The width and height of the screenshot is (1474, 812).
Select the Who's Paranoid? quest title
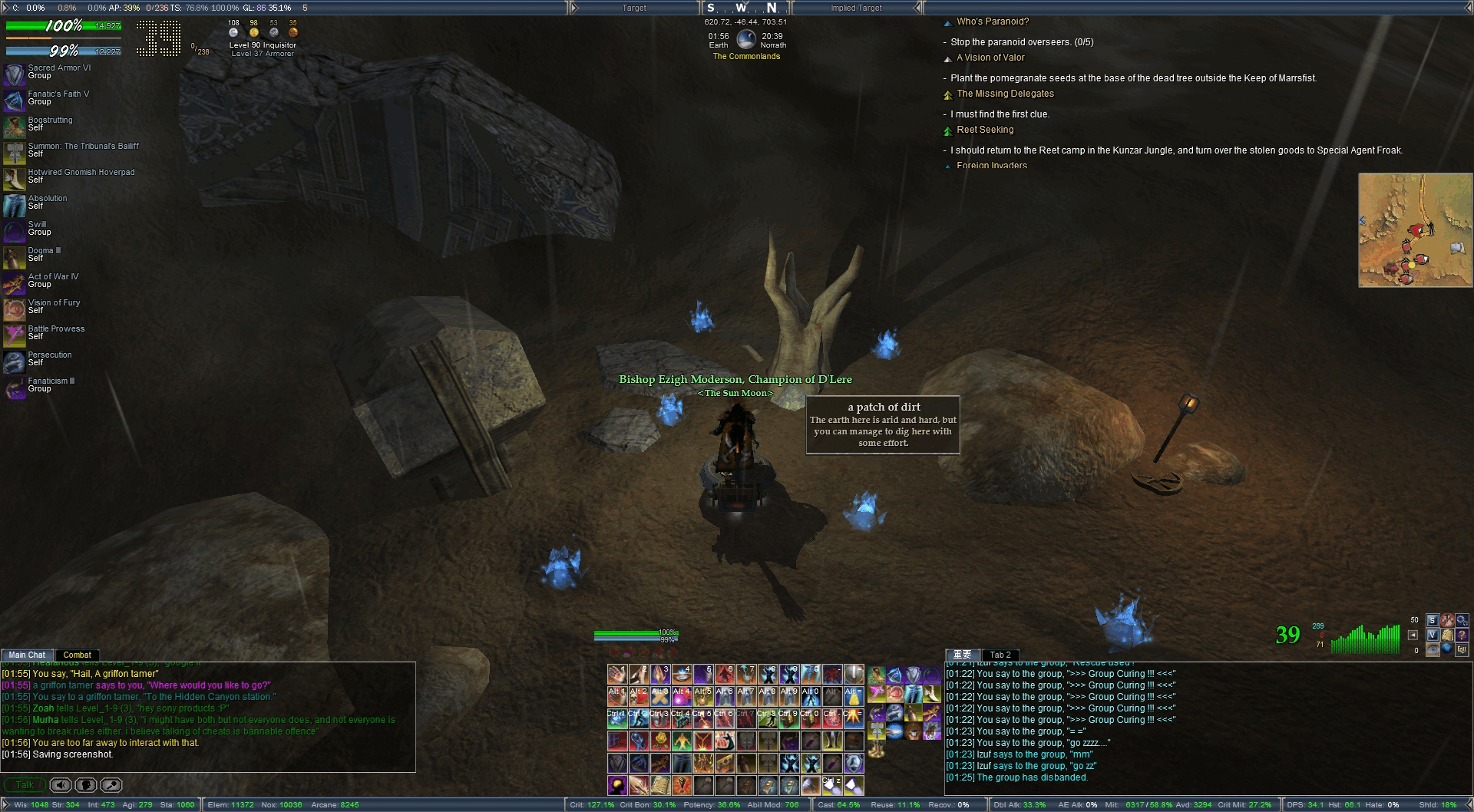(x=993, y=21)
